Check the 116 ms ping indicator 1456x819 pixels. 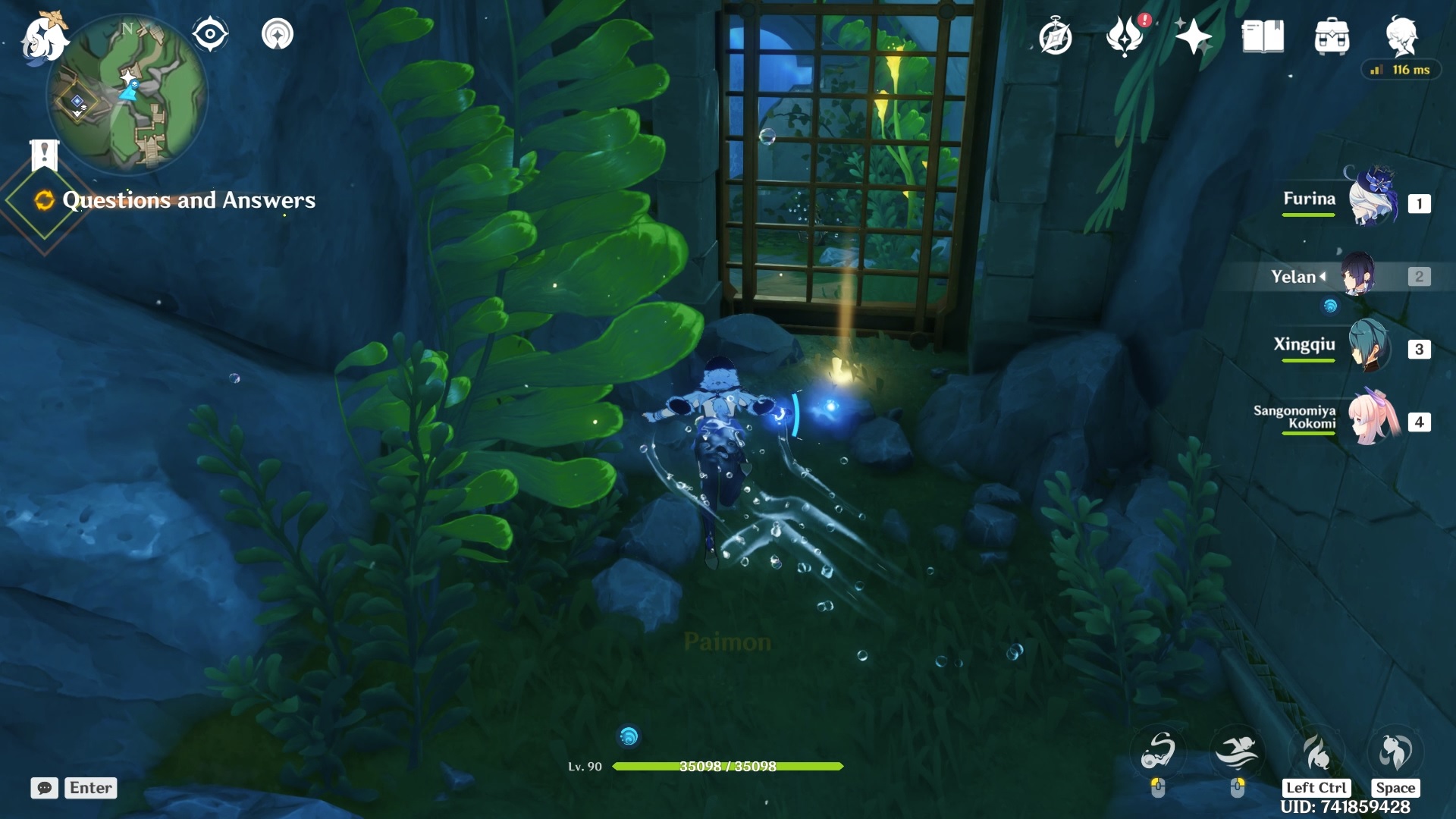pos(1401,69)
